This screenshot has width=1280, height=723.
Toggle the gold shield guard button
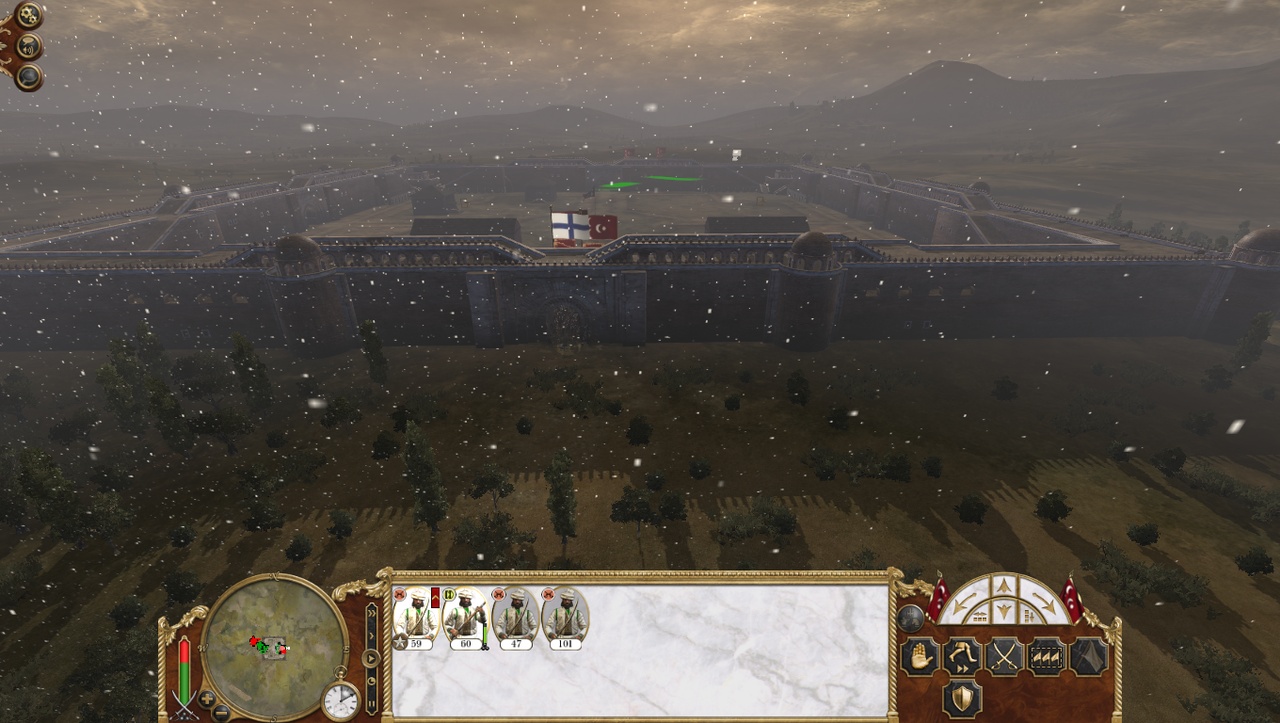[962, 699]
